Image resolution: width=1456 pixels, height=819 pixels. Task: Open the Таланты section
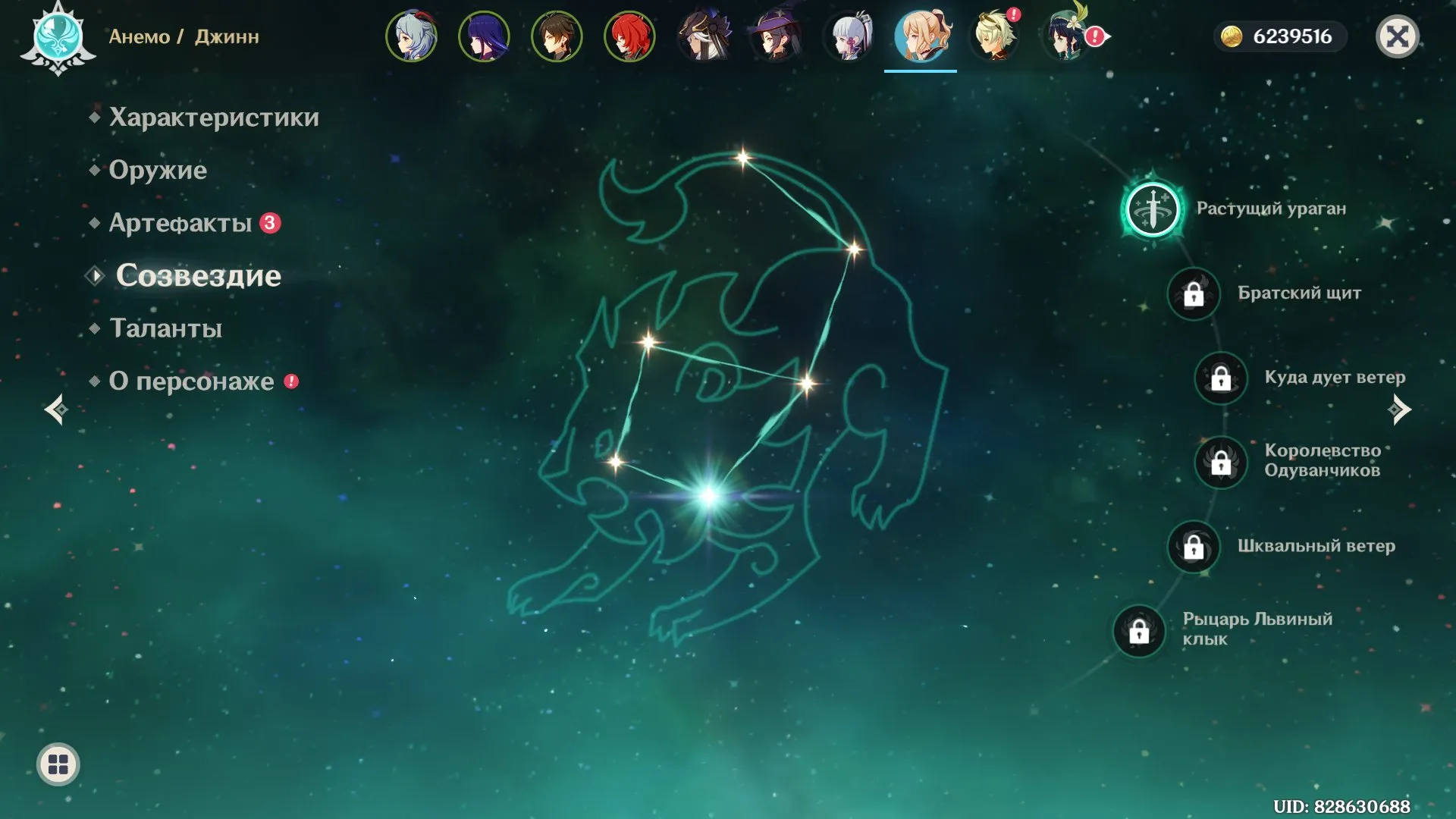pos(165,328)
